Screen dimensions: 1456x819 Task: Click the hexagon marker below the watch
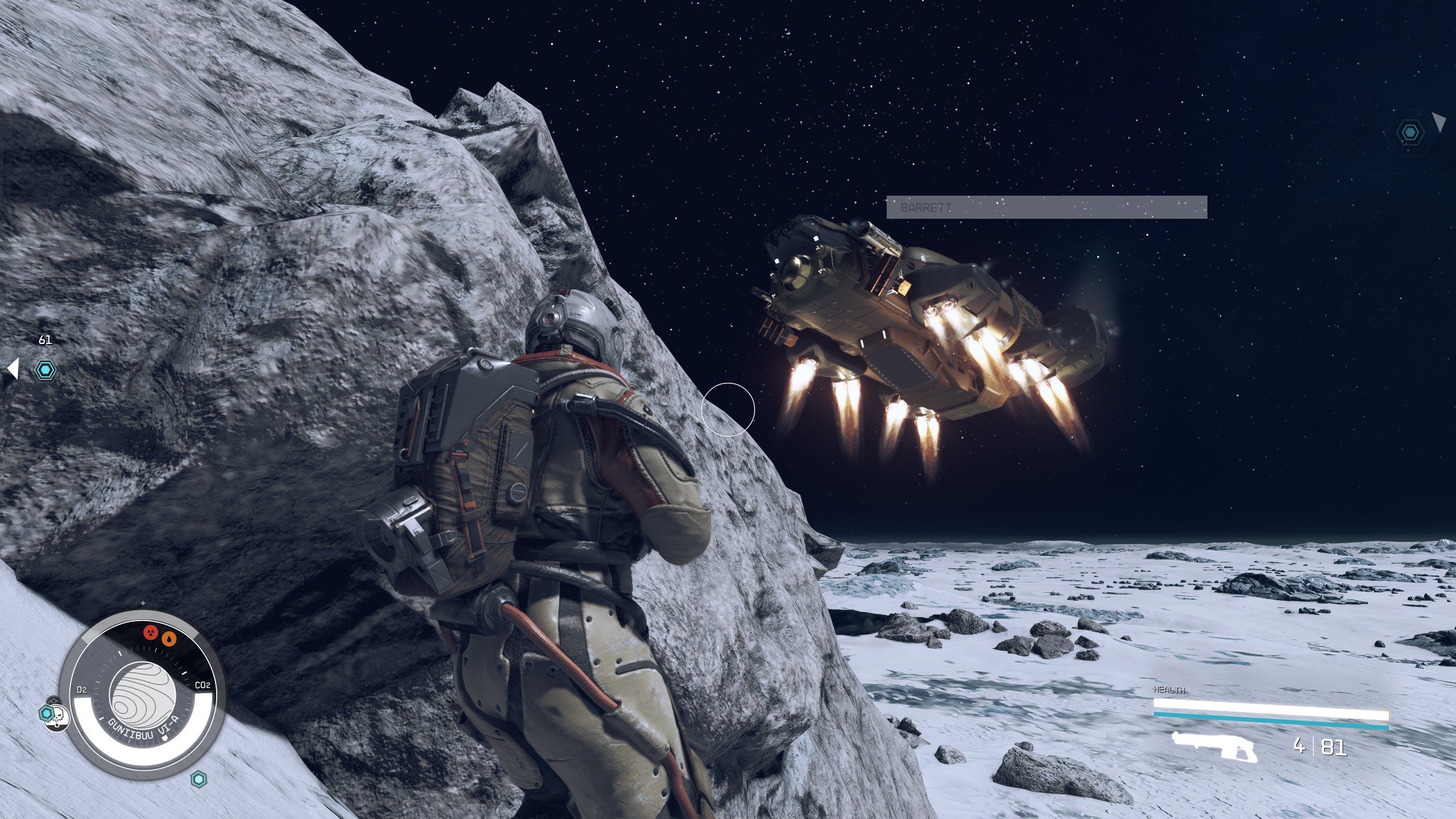click(198, 779)
